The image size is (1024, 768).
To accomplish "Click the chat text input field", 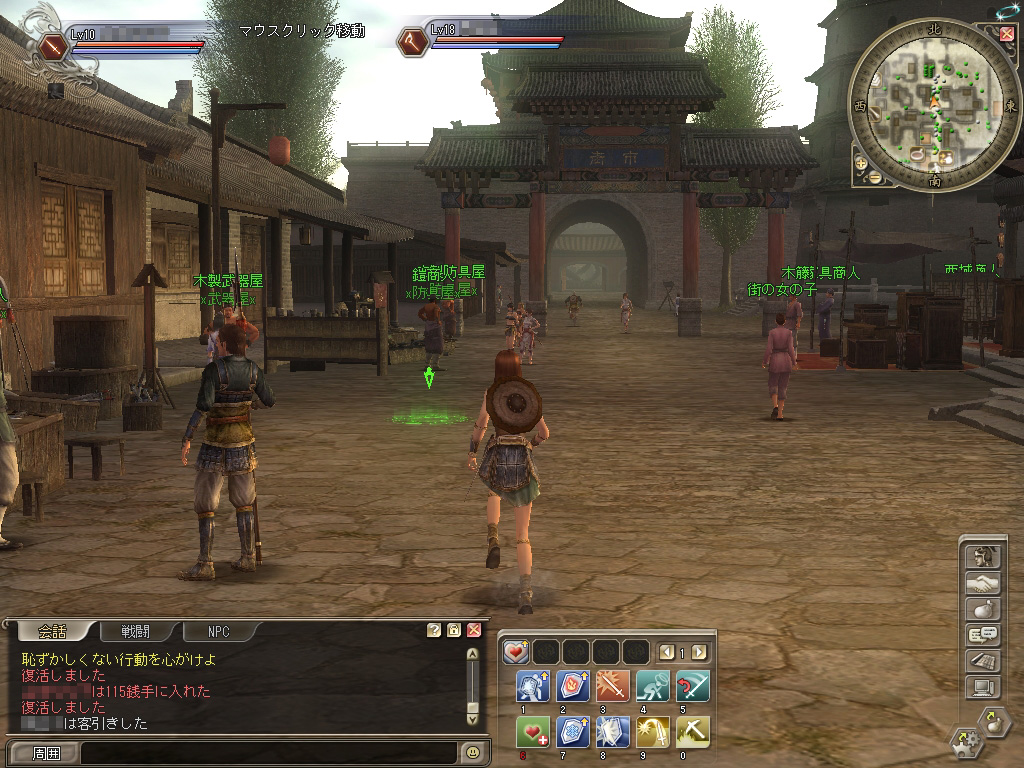I will coord(270,752).
